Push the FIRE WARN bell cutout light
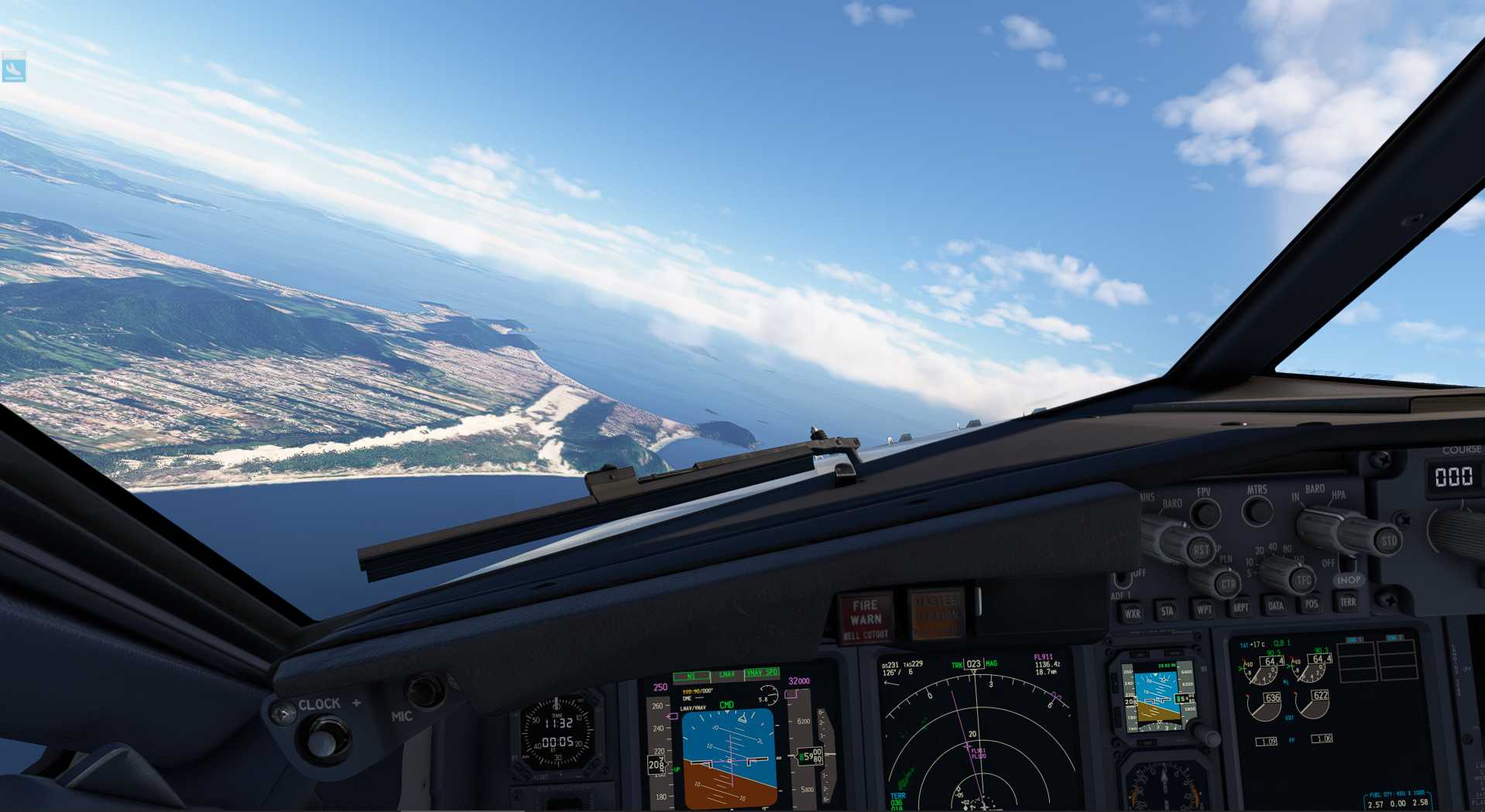 click(866, 618)
